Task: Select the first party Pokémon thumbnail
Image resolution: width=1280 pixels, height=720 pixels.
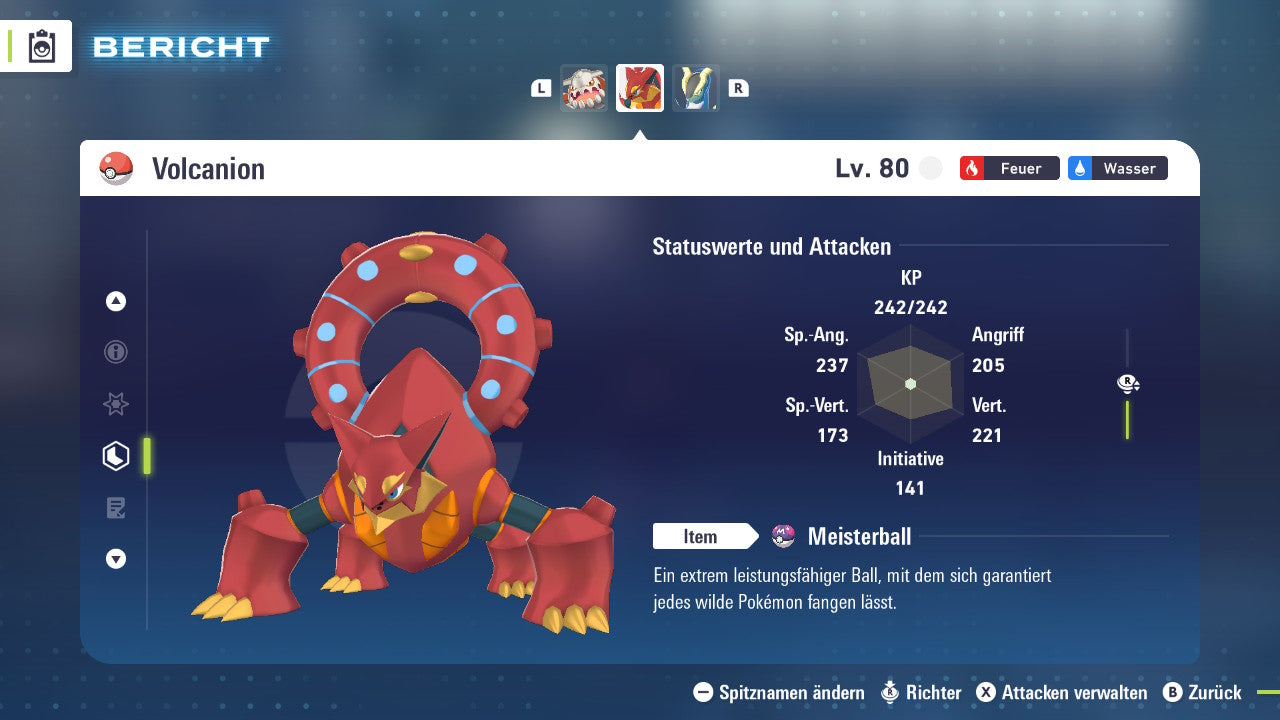Action: point(584,88)
